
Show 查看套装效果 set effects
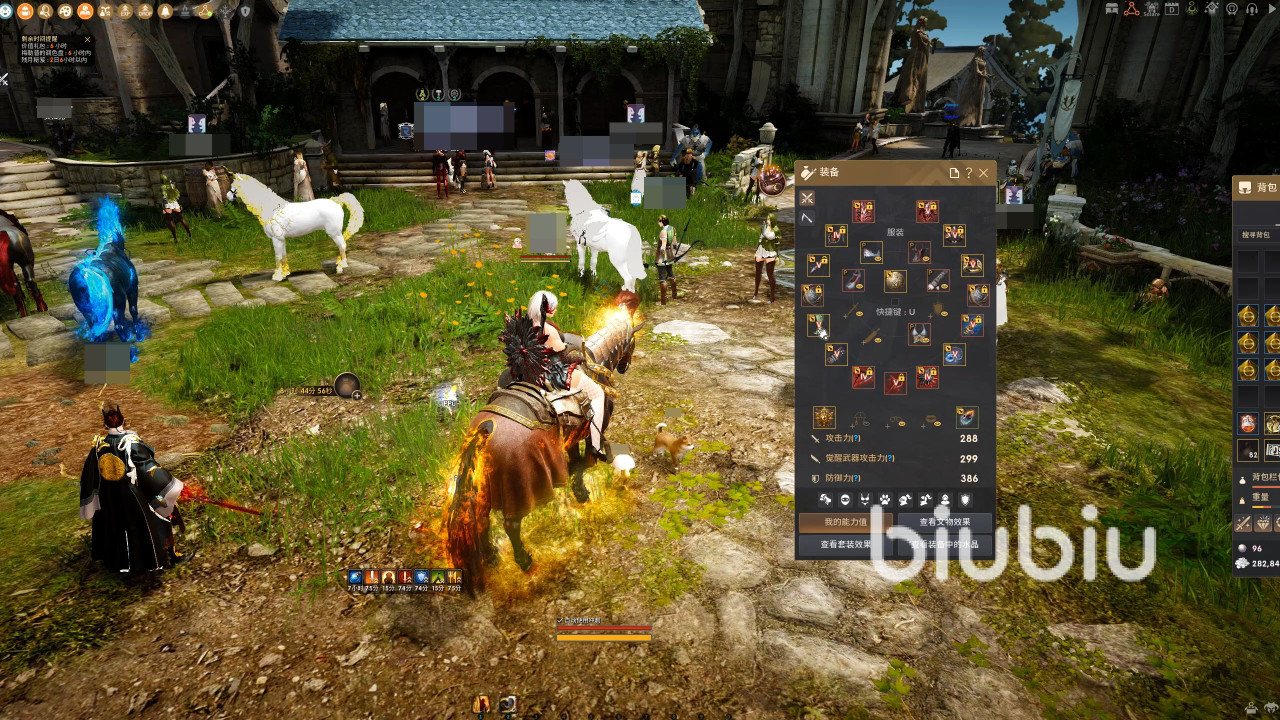pos(845,545)
